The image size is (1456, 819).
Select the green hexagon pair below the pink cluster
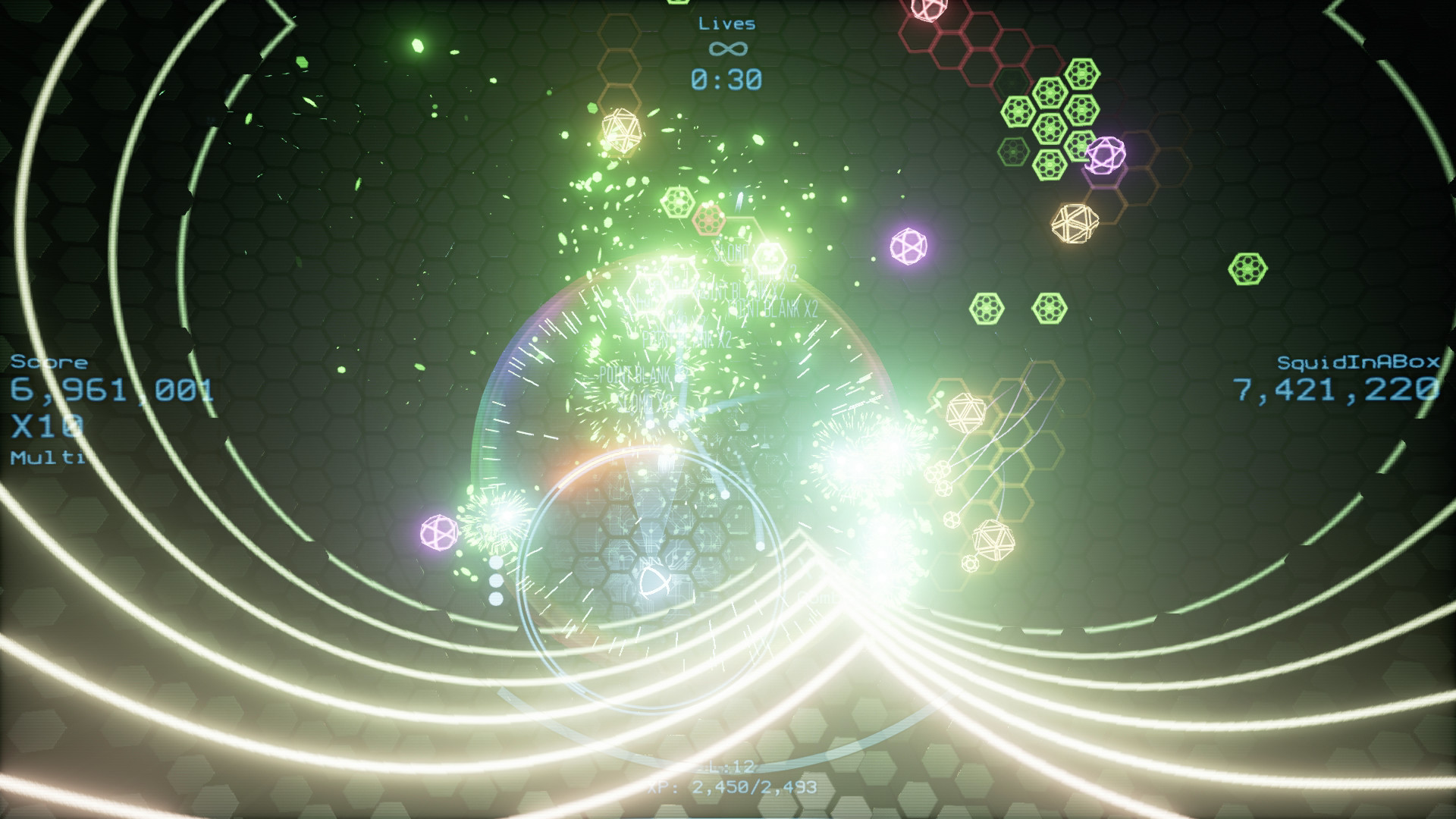1018,306
